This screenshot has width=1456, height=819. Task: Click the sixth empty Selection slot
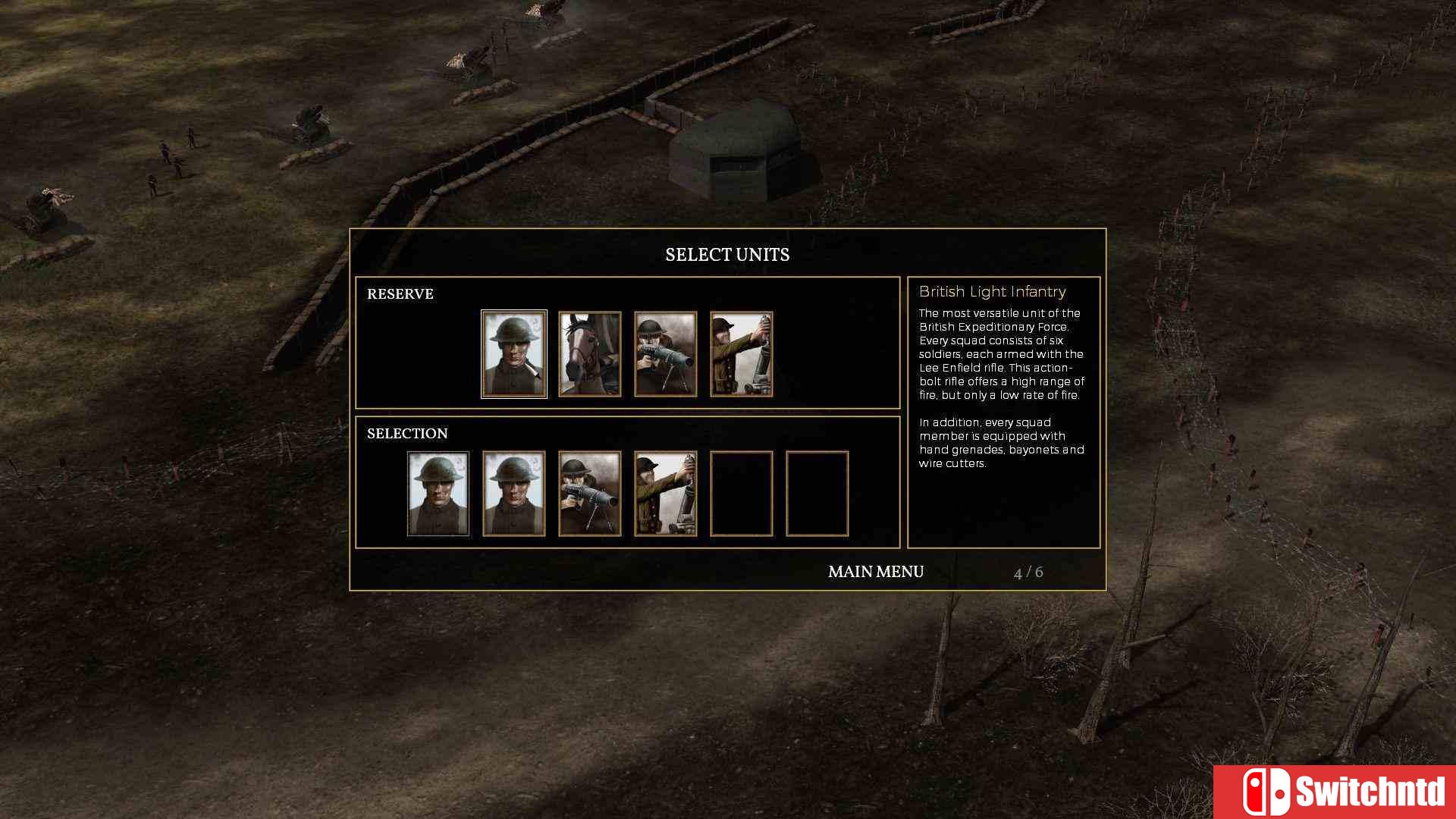[x=817, y=494]
